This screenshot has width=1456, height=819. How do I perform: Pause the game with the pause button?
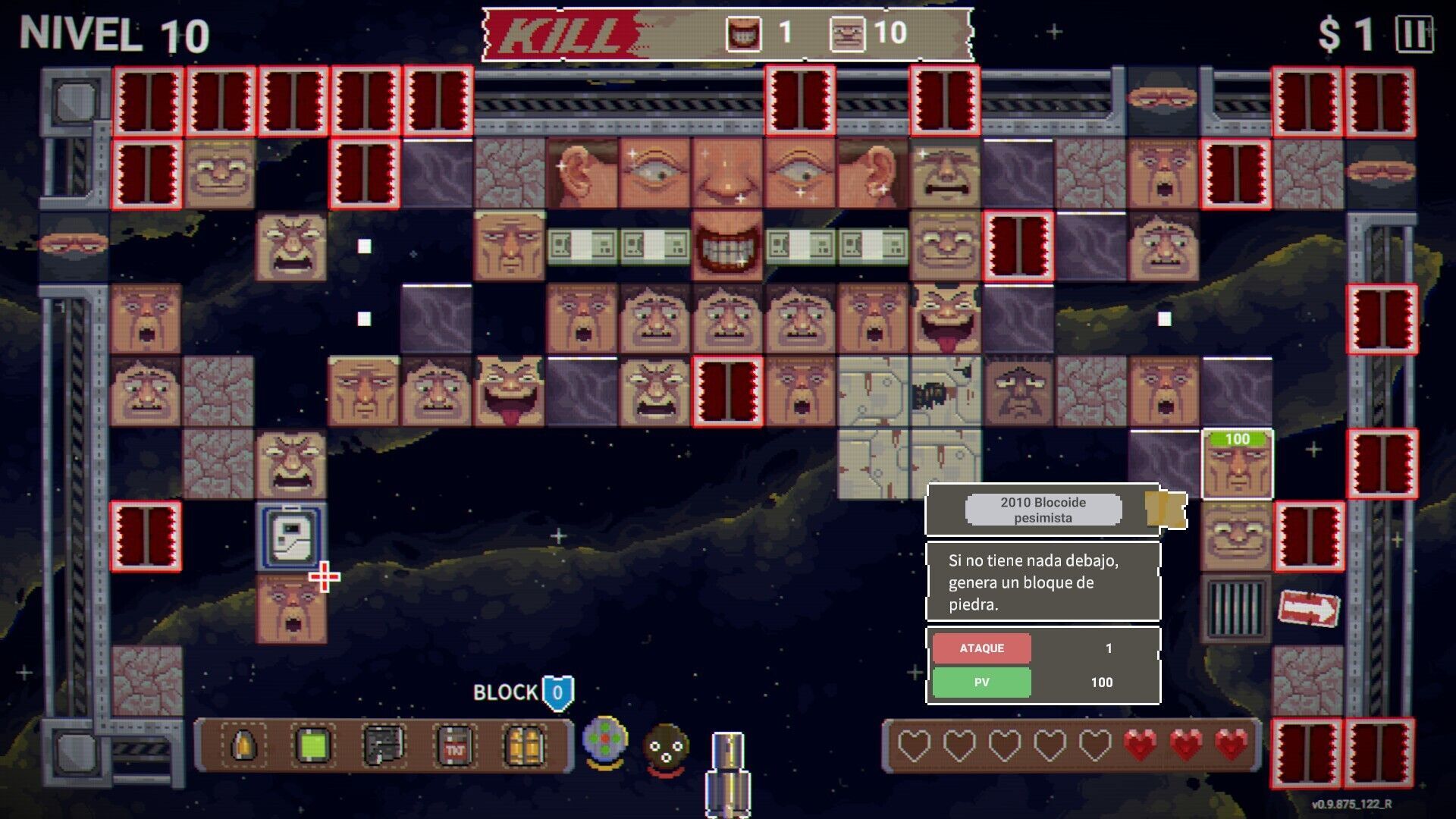pyautogui.click(x=1414, y=35)
